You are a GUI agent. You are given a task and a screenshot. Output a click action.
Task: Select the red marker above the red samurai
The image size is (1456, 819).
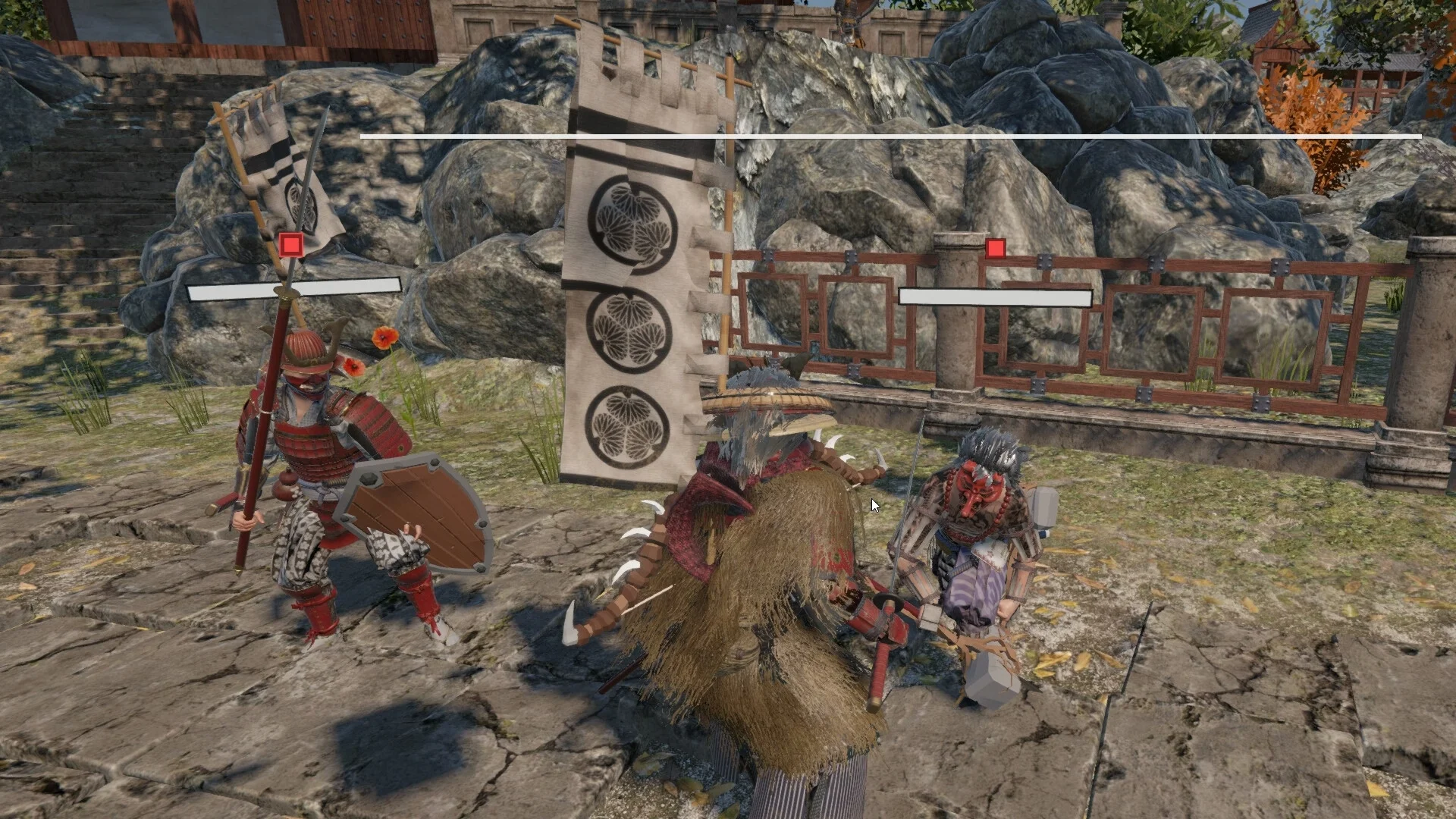point(291,245)
